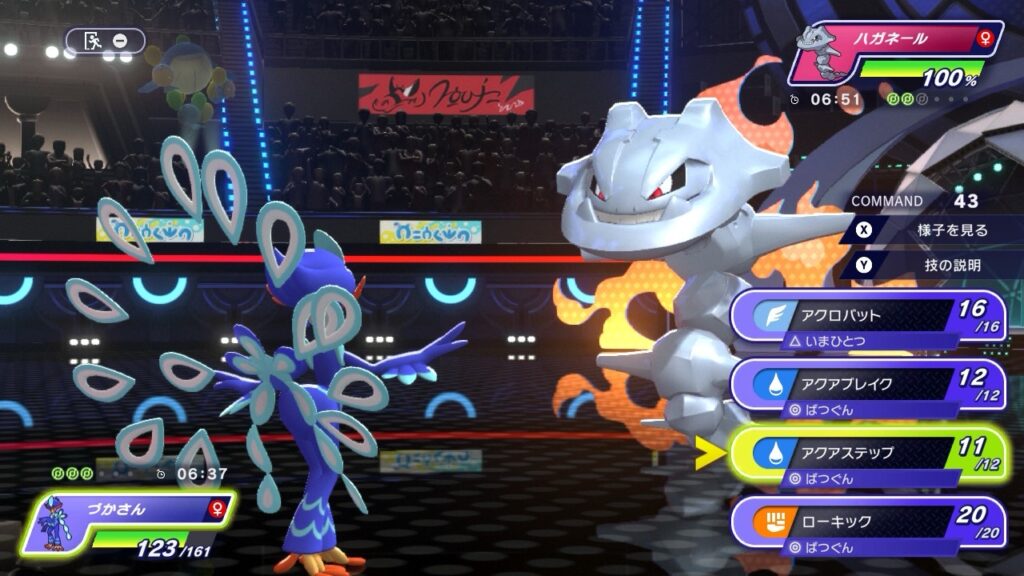Inspect the opponent ハガネール panel
Screen dimensions: 1024x576
[x=895, y=56]
